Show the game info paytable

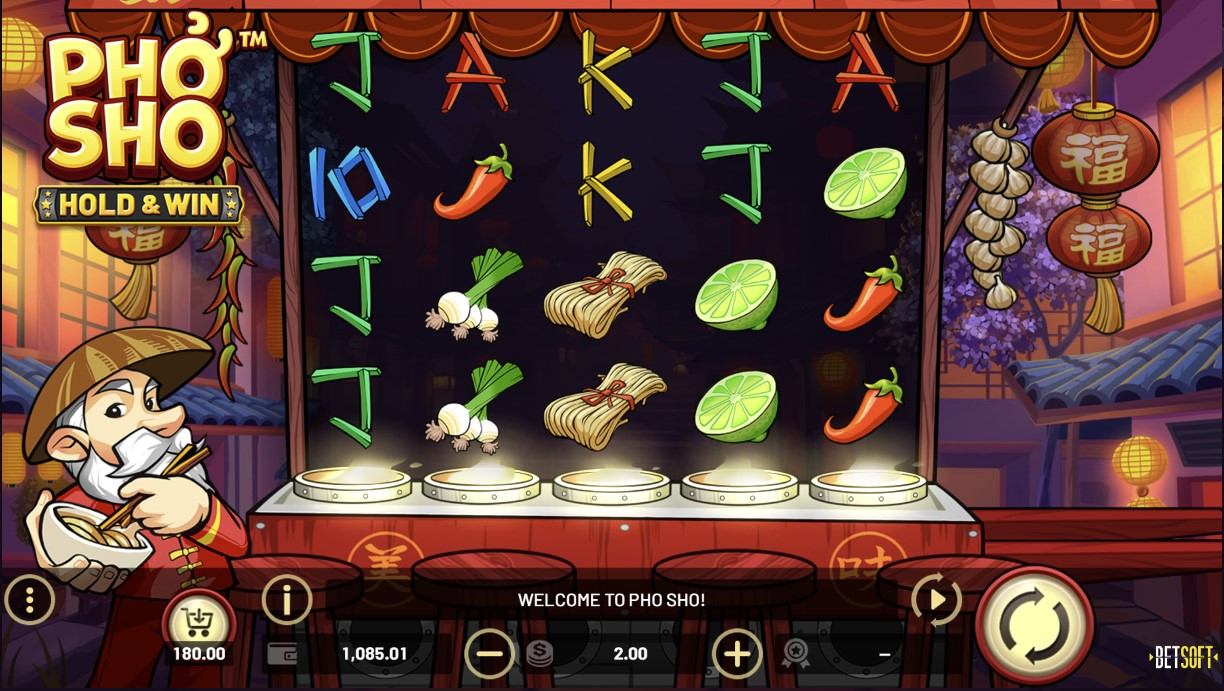tap(287, 600)
